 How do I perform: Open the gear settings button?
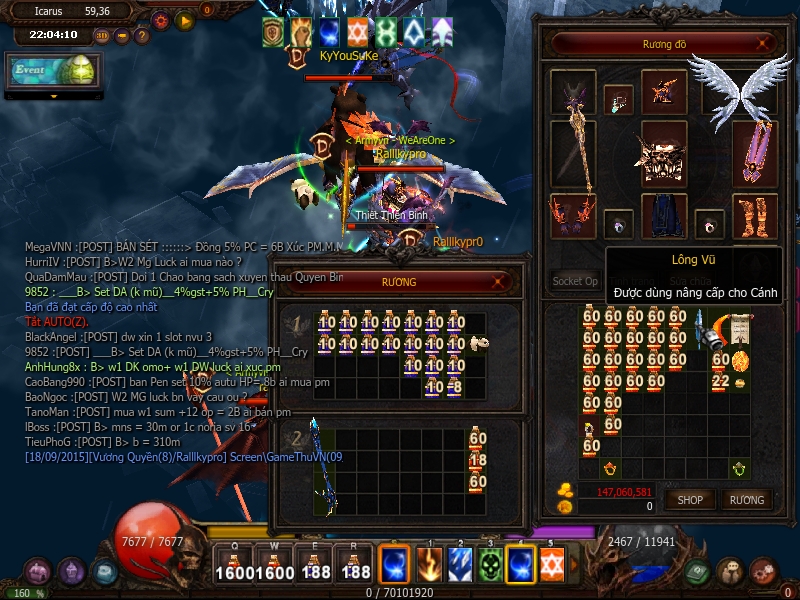160,19
